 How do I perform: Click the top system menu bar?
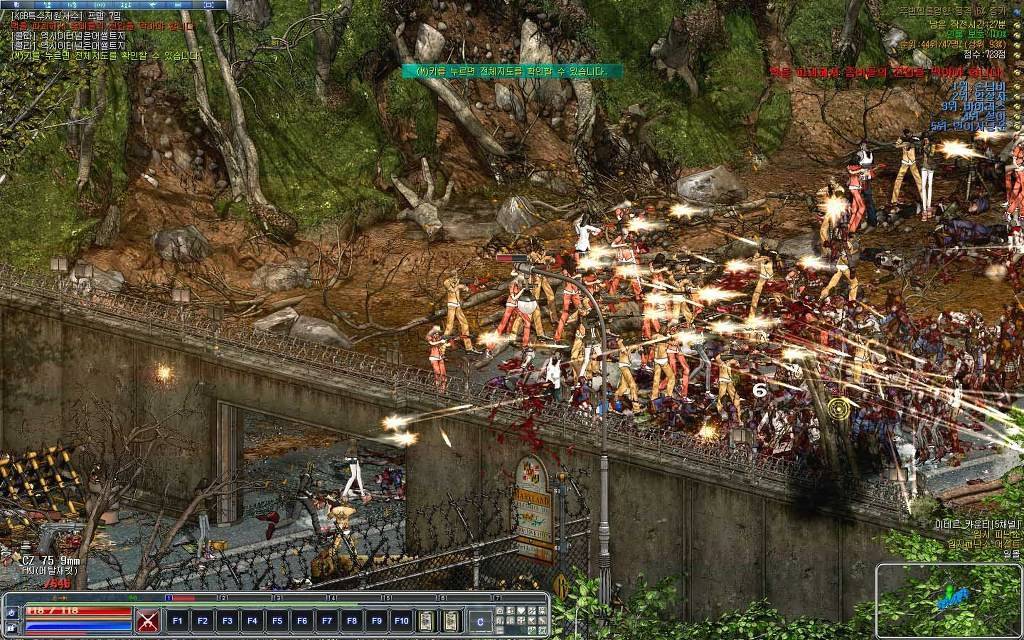(113, 5)
